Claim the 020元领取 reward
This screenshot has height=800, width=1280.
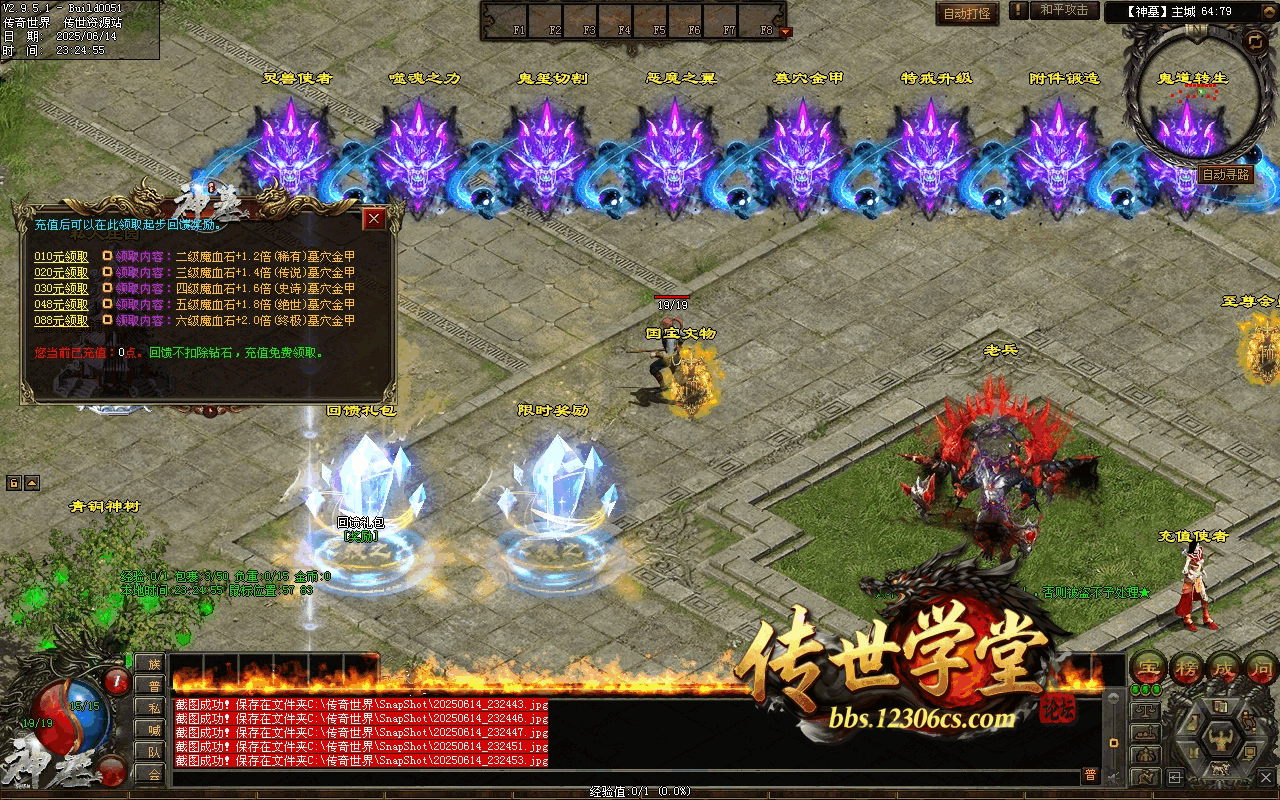pos(61,273)
